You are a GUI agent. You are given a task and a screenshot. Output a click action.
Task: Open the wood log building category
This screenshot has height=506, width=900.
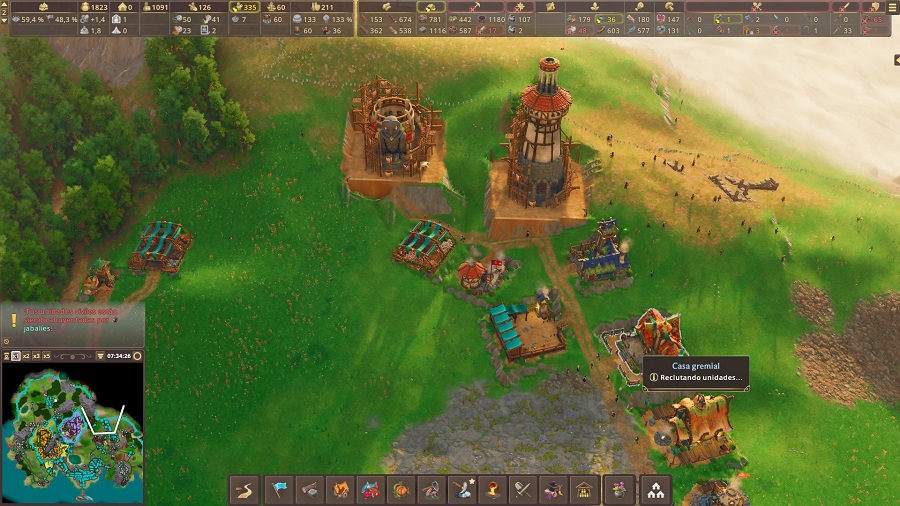(310, 490)
